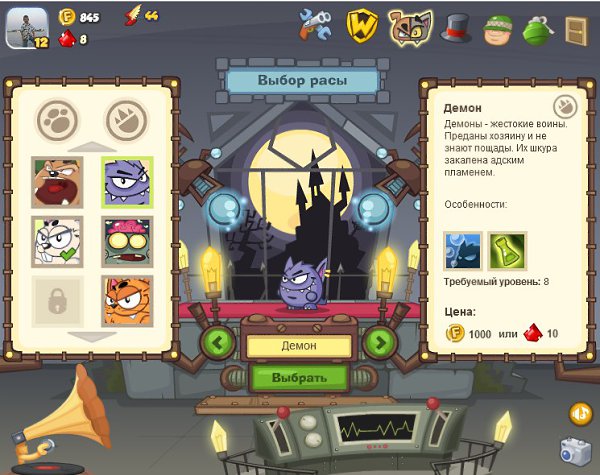This screenshot has width=600, height=475.
Task: Show the next race with right arrow
Action: tap(379, 343)
